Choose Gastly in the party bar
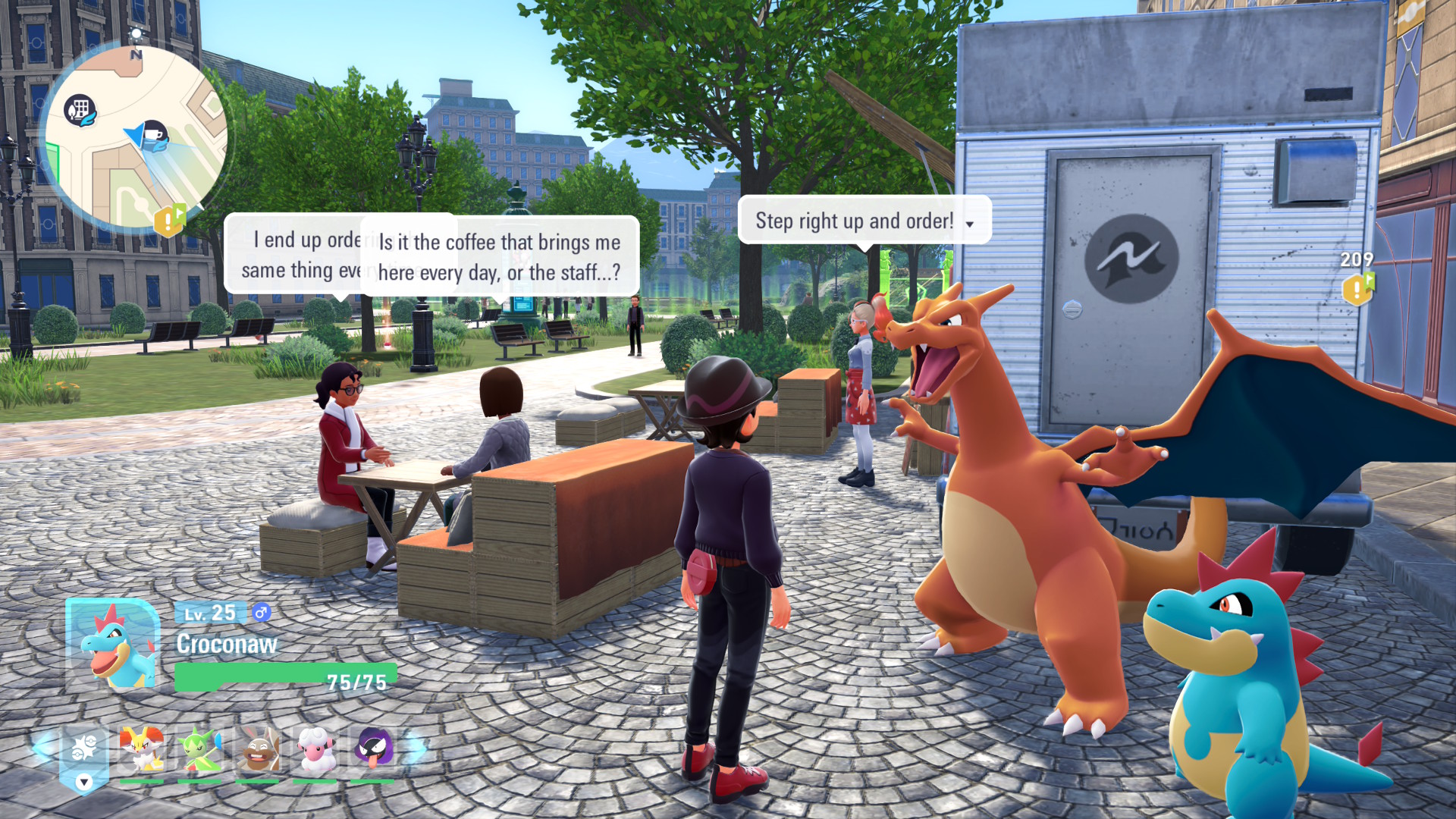Screen dimensions: 1456x819 coord(373,749)
